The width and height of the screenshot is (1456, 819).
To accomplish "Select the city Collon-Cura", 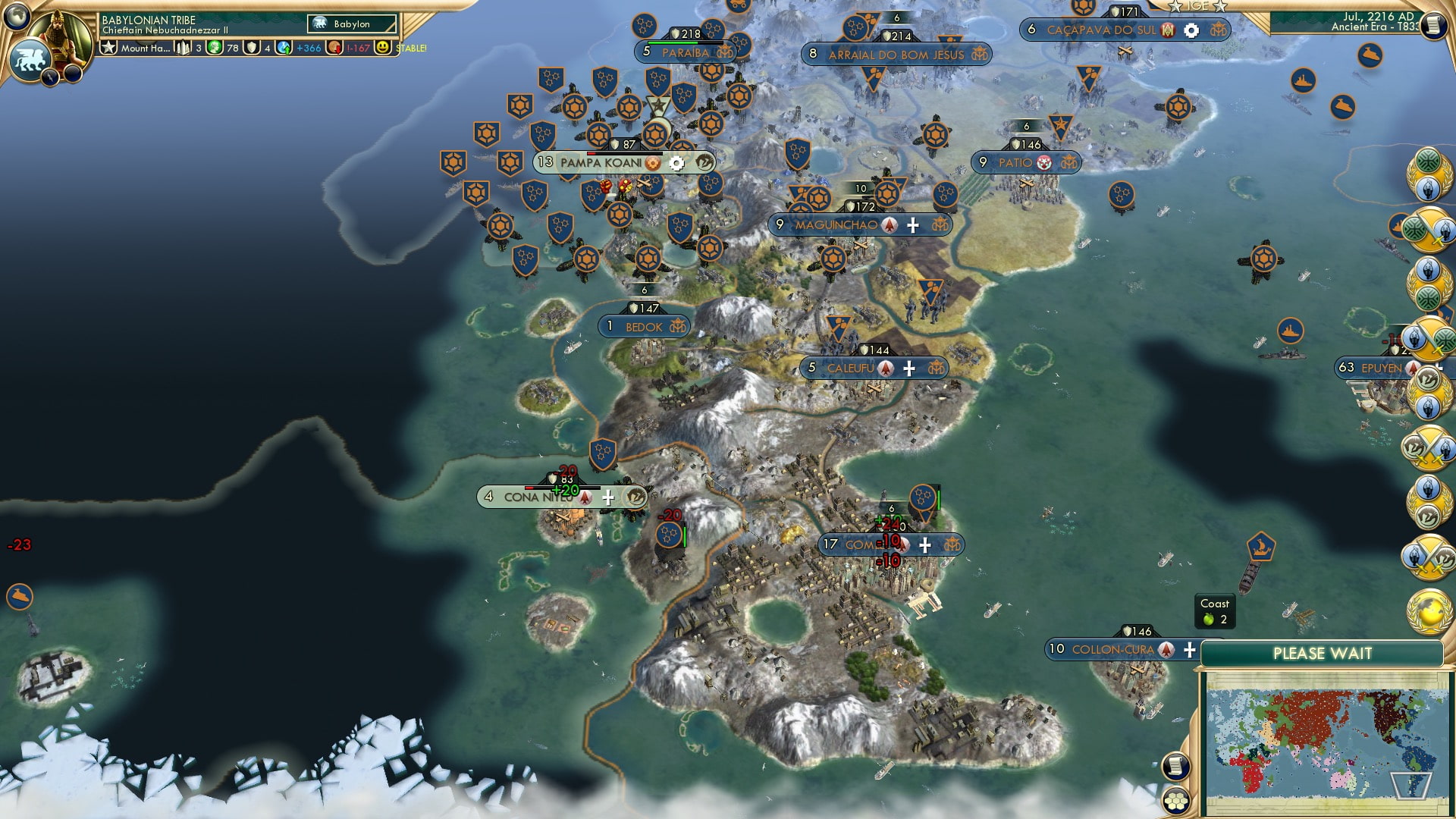I will pos(1115,649).
